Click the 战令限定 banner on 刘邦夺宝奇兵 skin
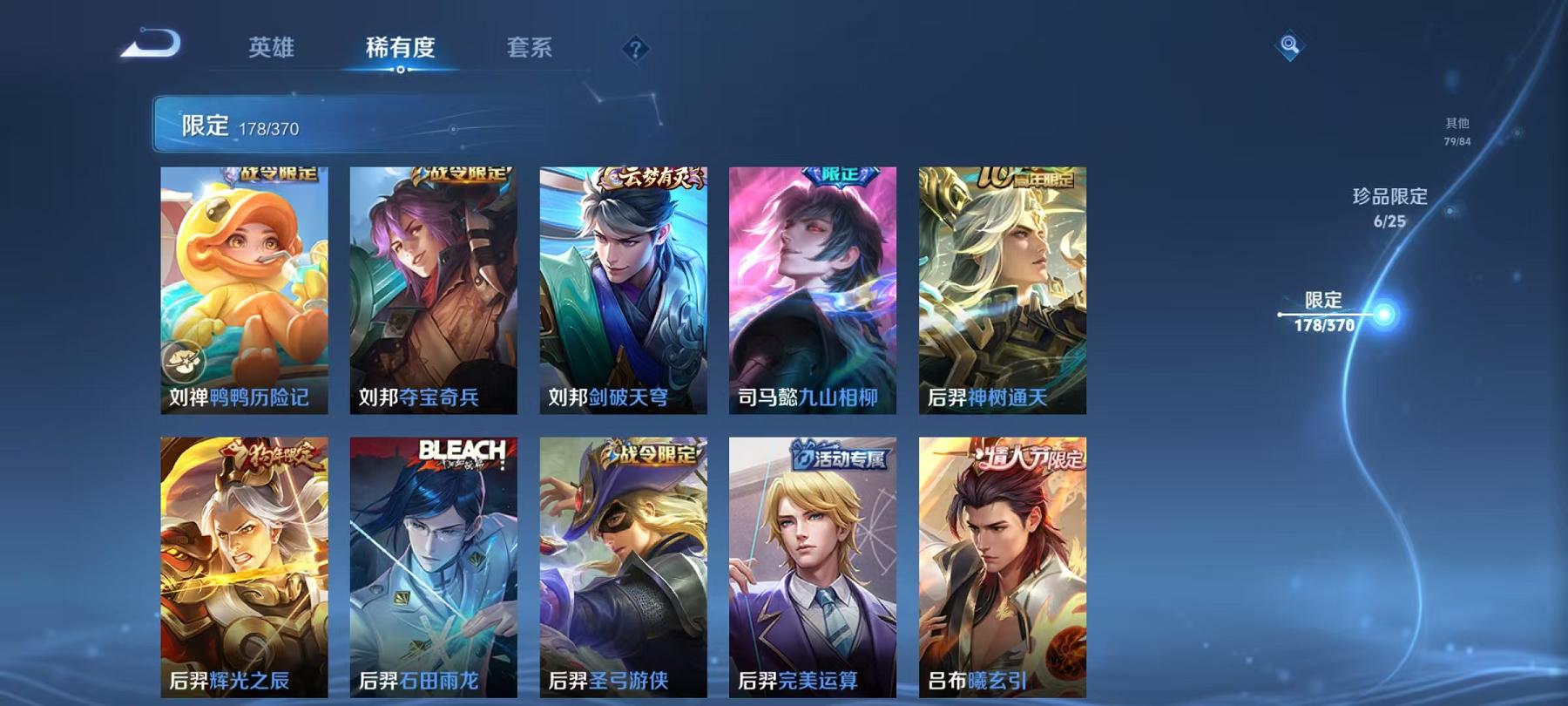 click(x=460, y=174)
